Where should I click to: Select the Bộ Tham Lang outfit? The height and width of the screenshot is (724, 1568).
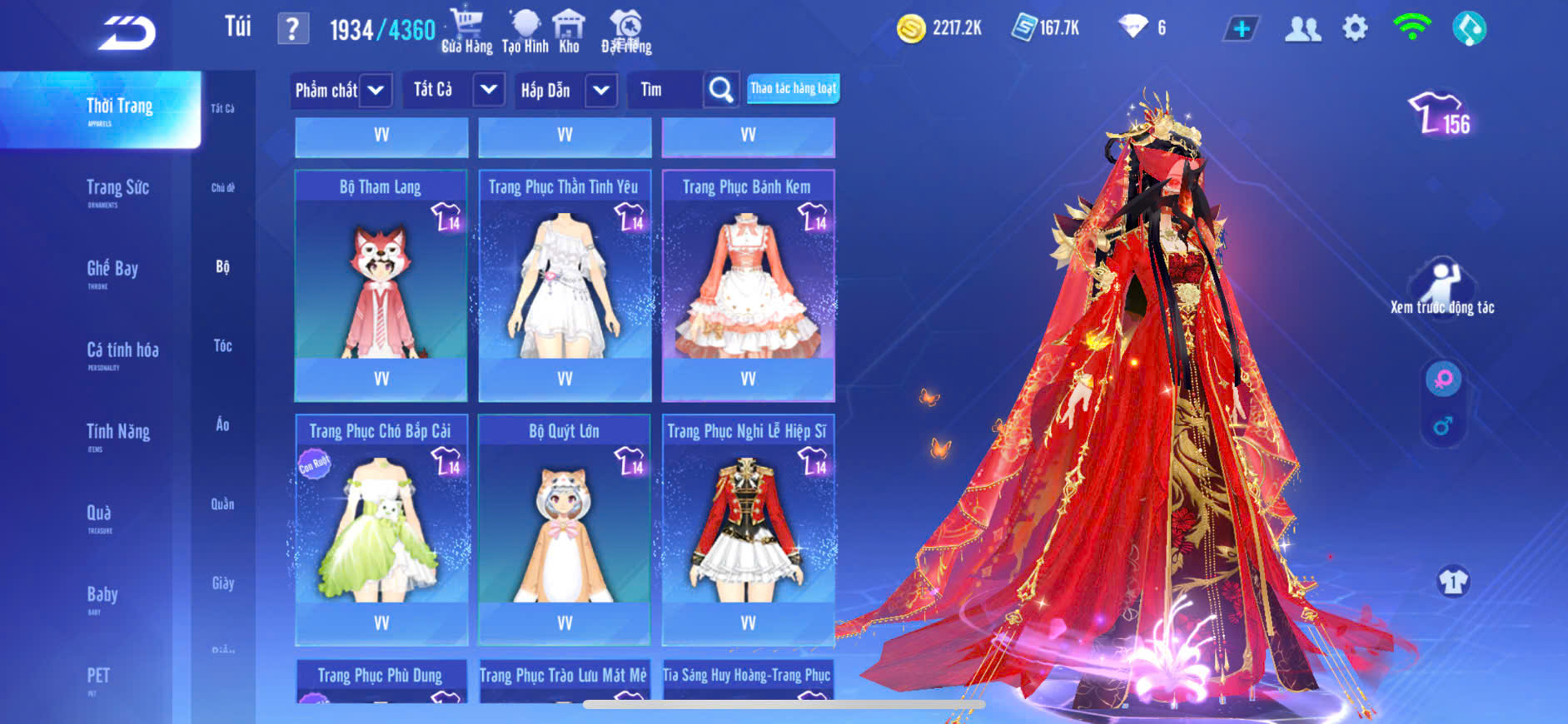click(381, 283)
